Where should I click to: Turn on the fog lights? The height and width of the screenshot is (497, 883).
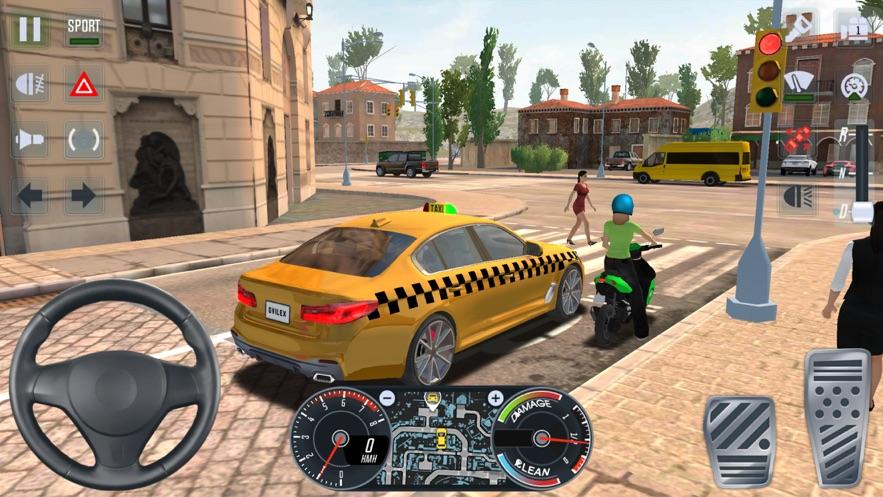30,84
